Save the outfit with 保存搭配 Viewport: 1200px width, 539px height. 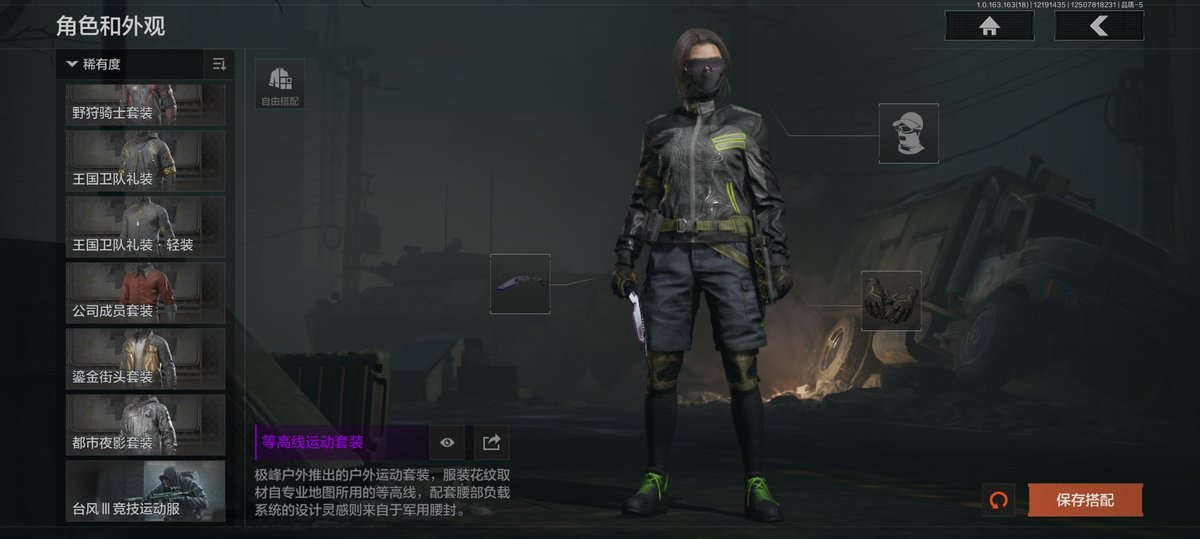point(1085,500)
